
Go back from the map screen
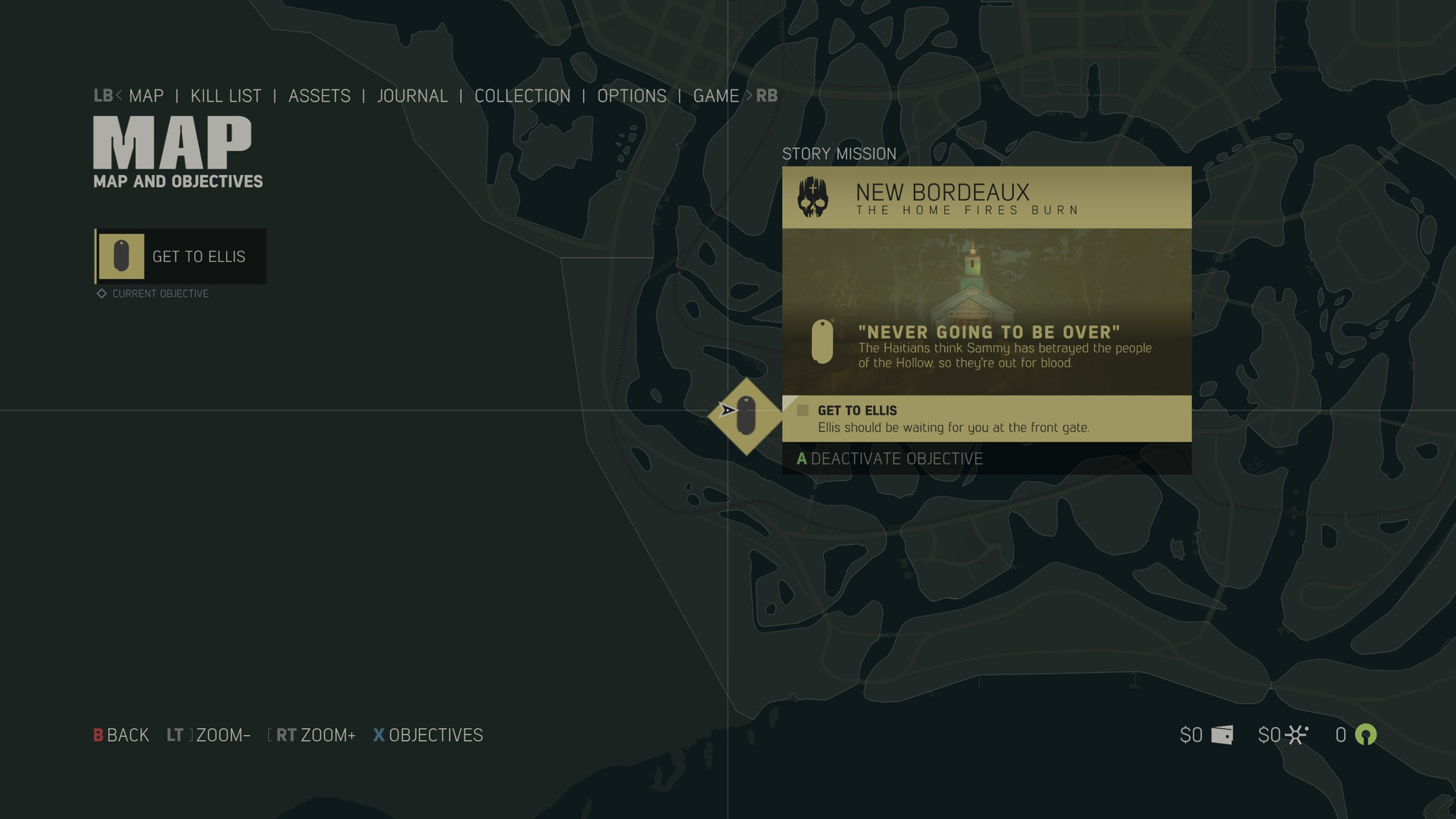point(121,735)
